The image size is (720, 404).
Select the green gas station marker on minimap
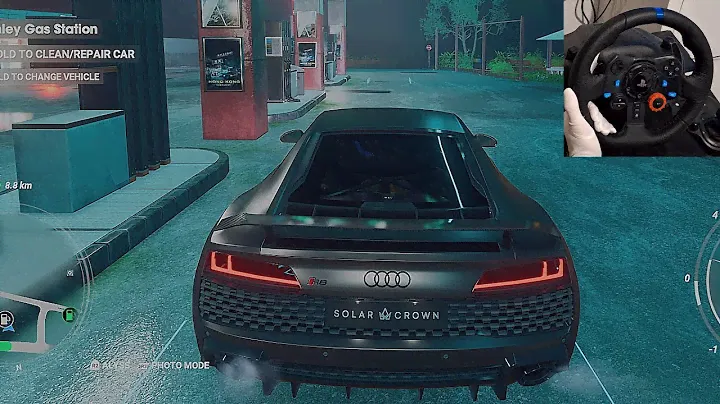pyautogui.click(x=69, y=315)
